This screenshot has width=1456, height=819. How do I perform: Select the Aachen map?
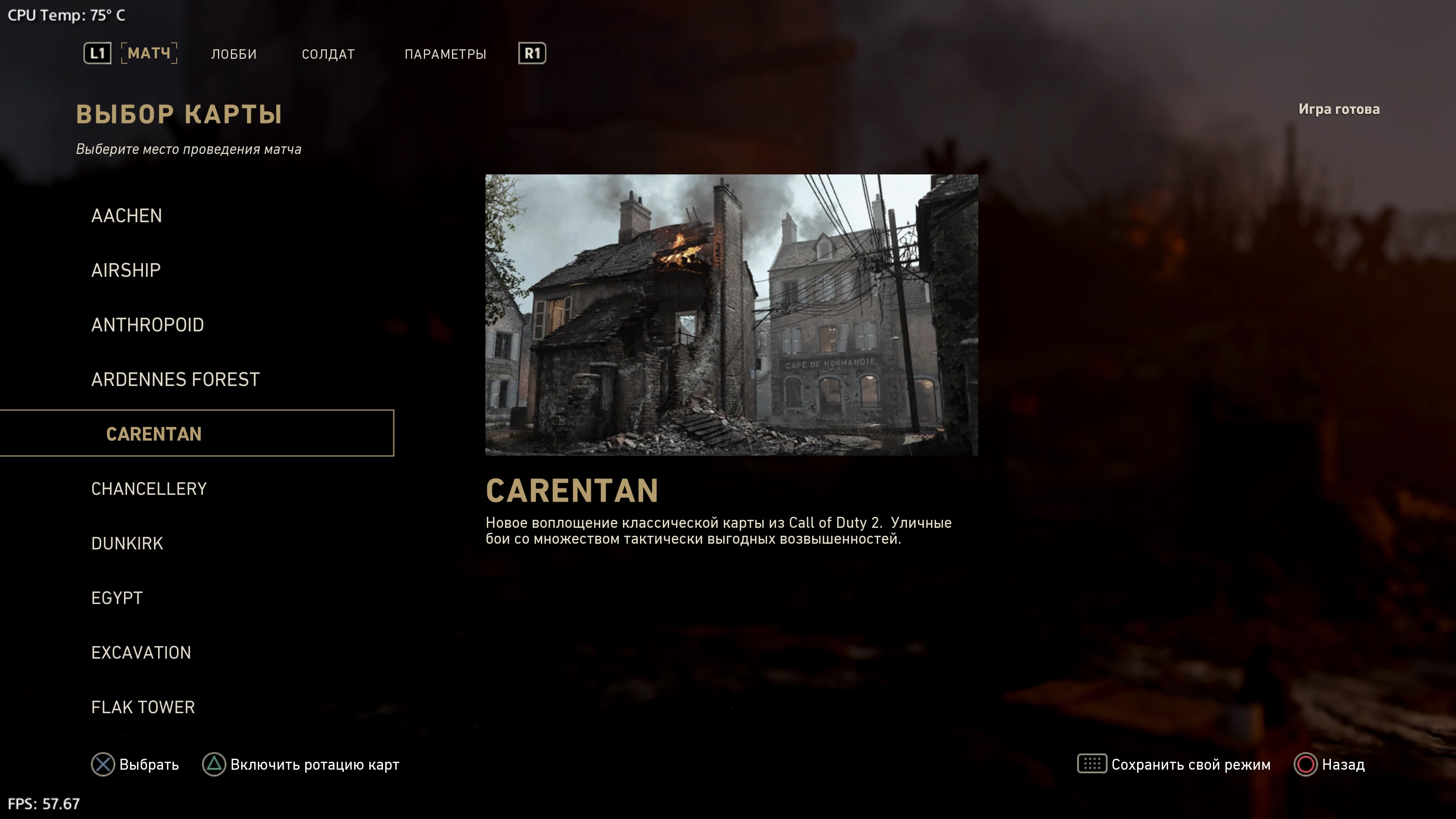pos(127,216)
